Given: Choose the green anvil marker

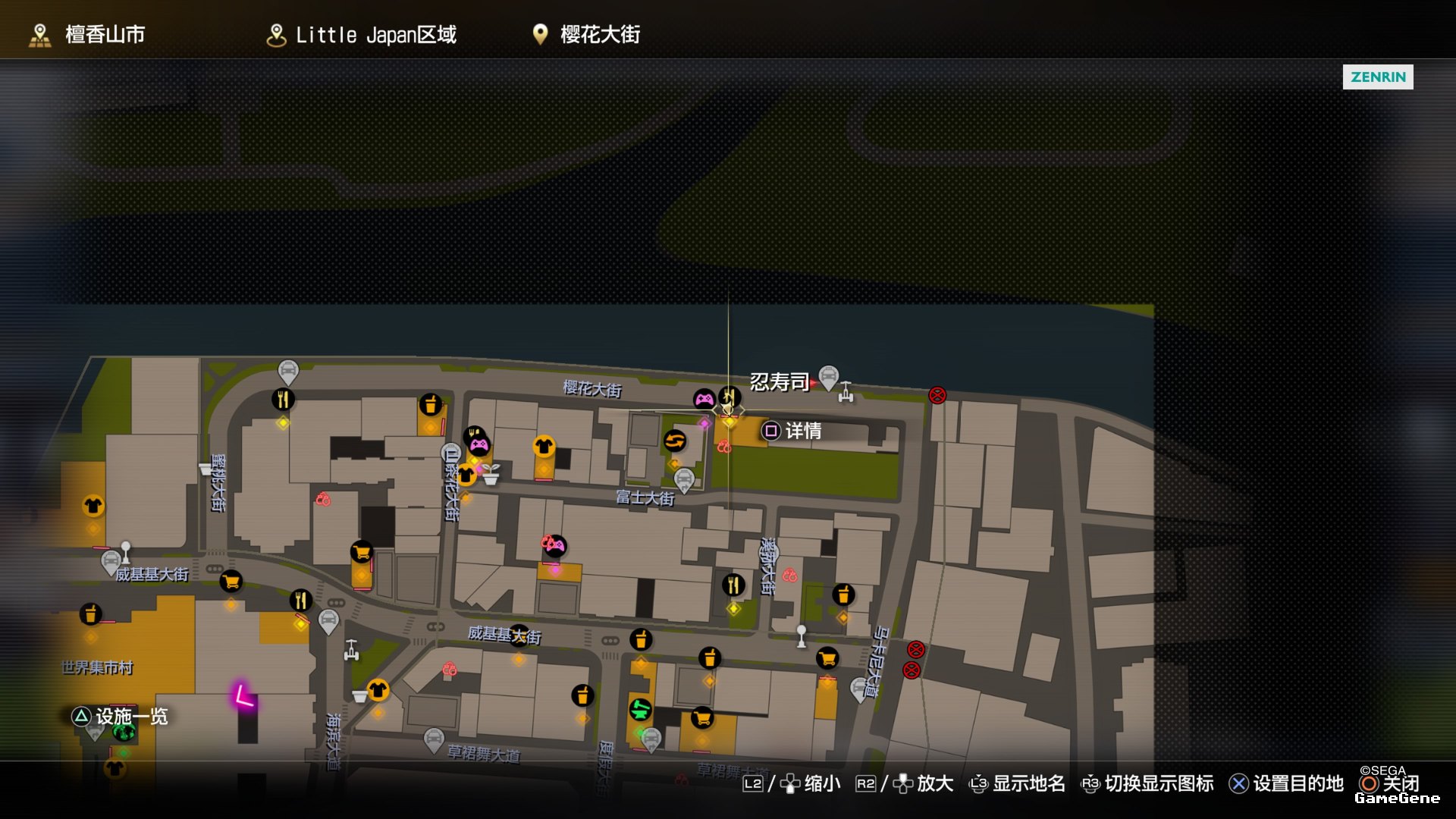Looking at the screenshot, I should (x=641, y=710).
